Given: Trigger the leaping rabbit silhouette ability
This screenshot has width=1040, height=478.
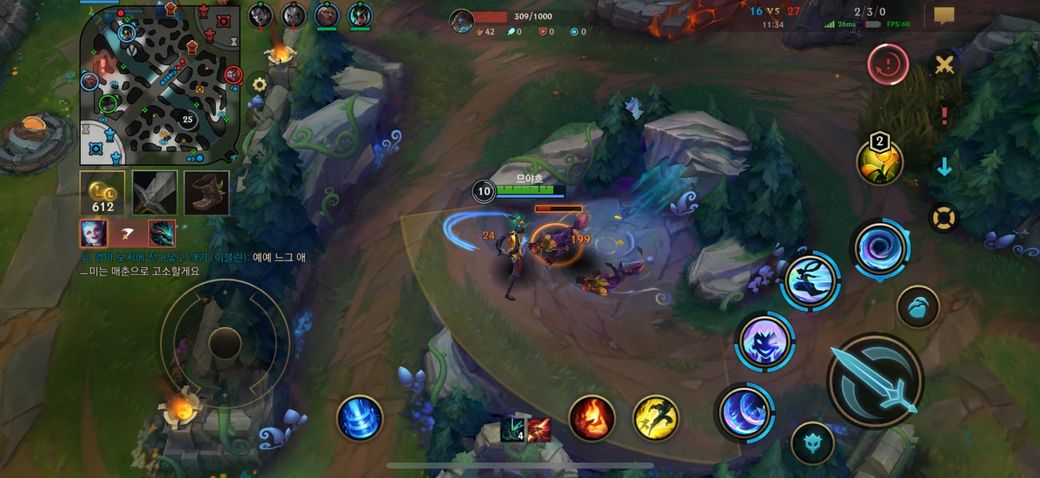Looking at the screenshot, I should pos(811,281).
